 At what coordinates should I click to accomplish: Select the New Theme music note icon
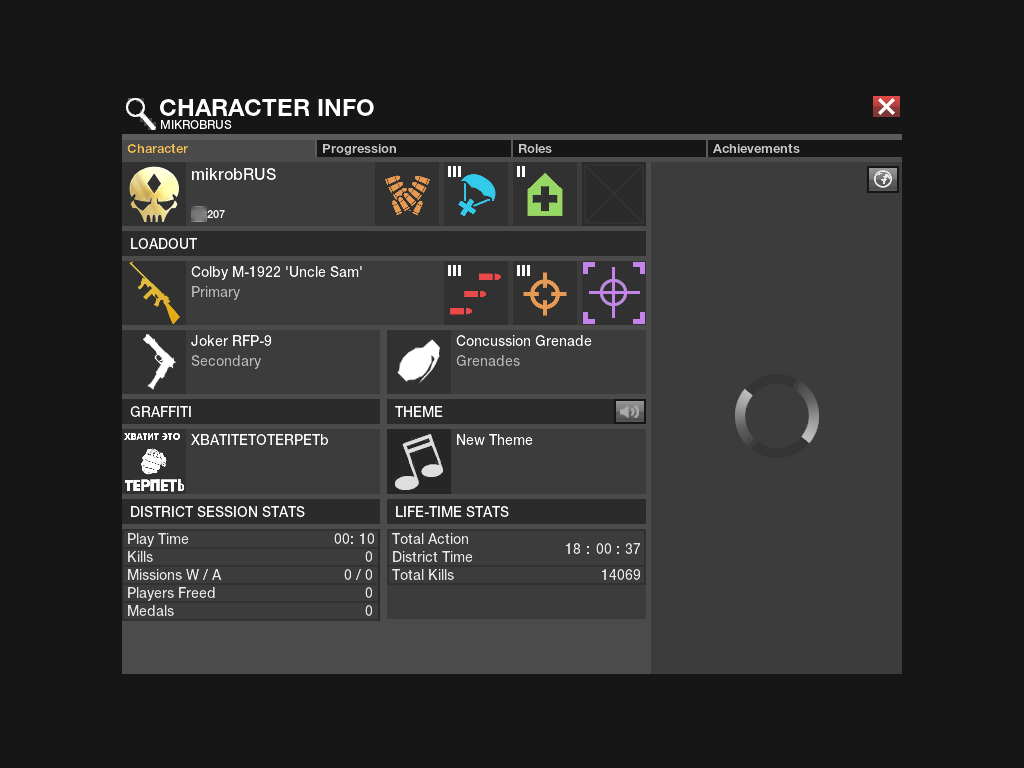419,461
